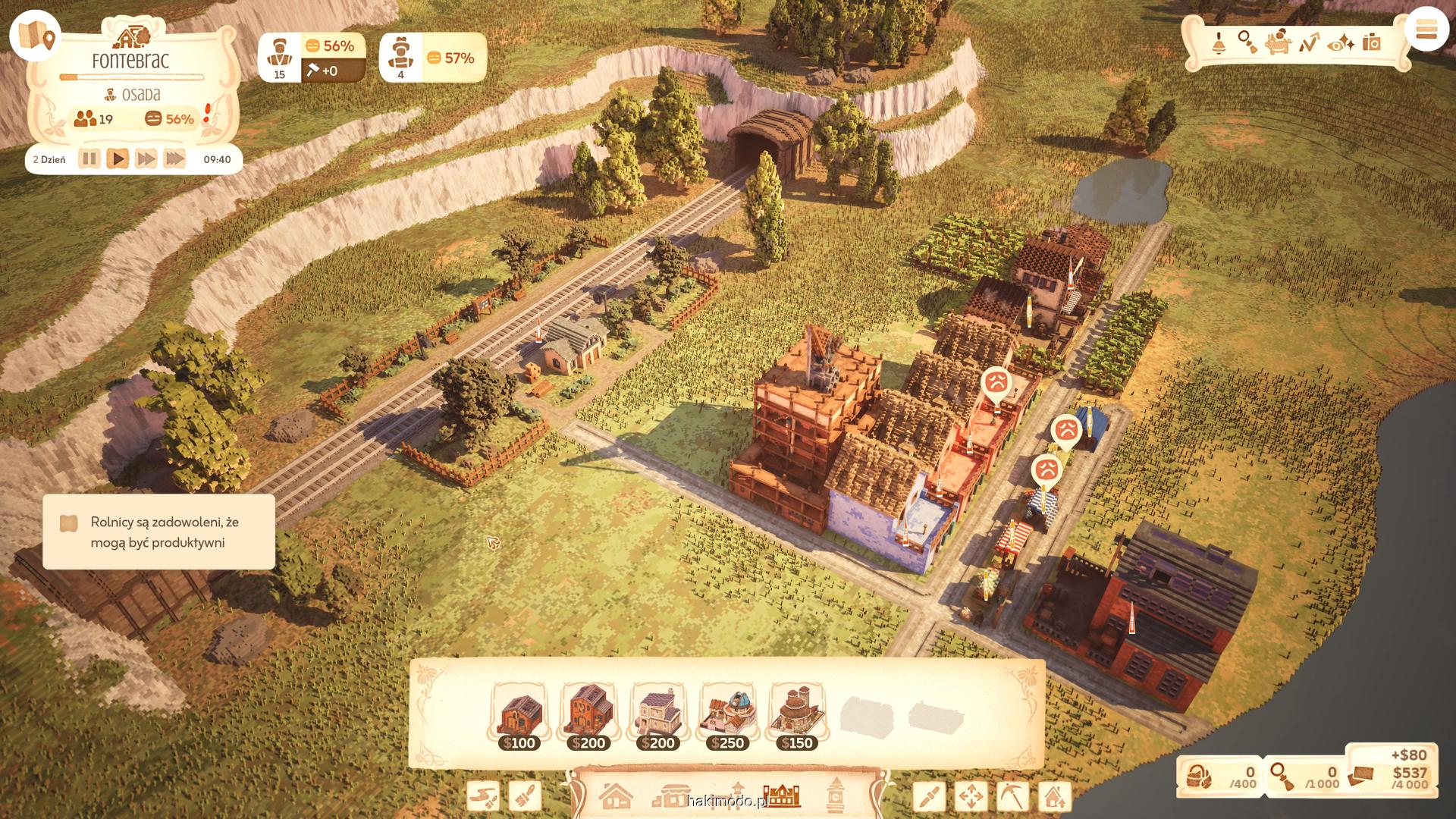Open the world map with pin icon
Viewport: 1456px width, 819px height.
point(36,36)
